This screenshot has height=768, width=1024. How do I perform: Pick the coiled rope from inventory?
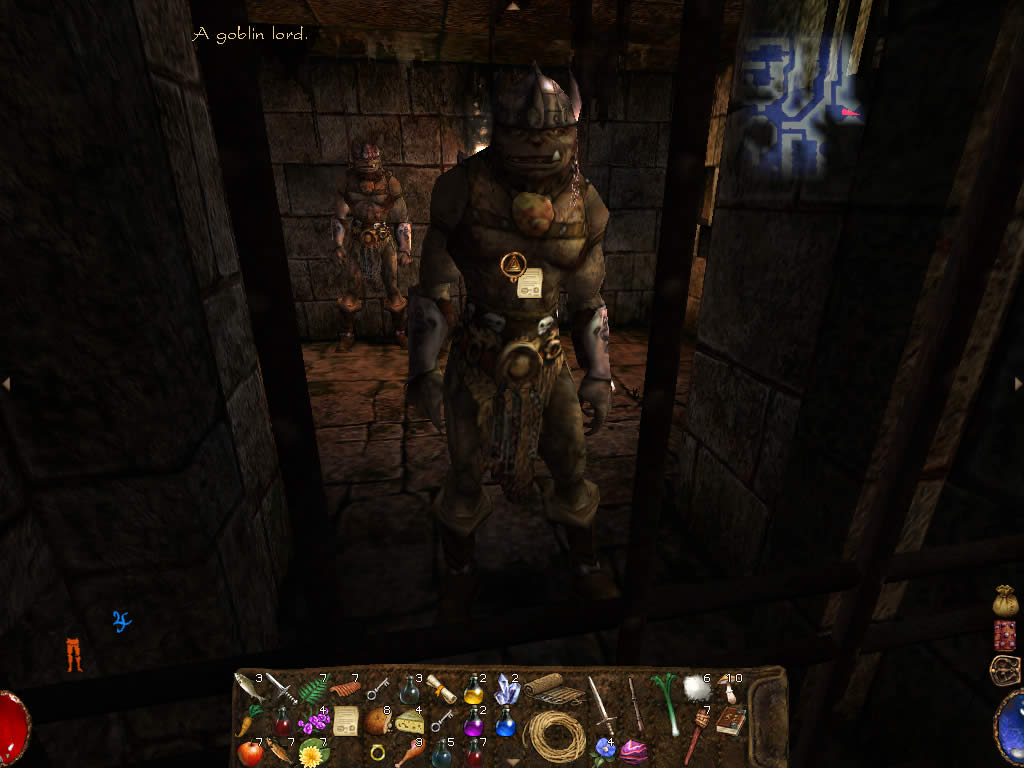coord(555,737)
